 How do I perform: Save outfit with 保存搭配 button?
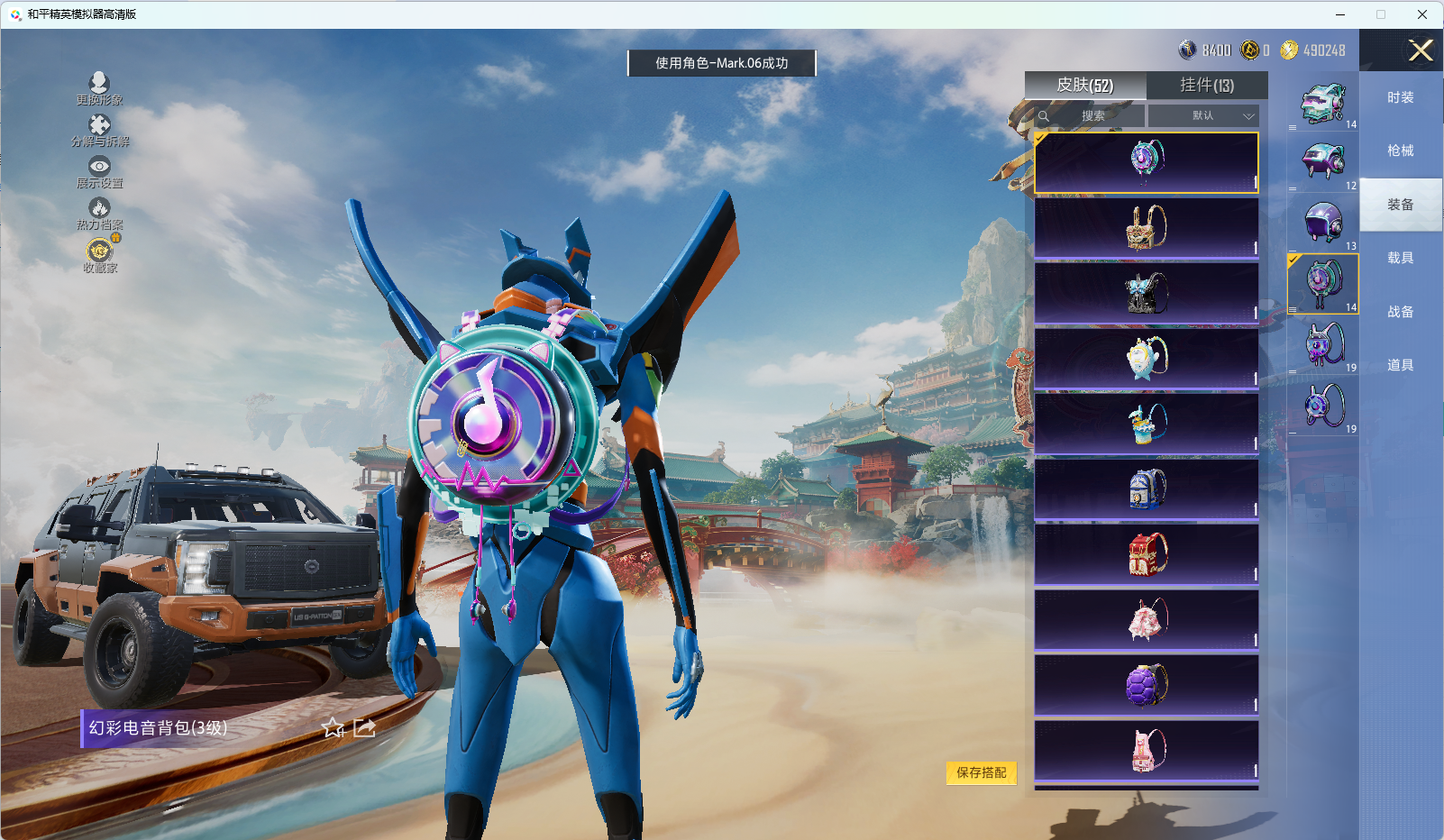[x=981, y=772]
